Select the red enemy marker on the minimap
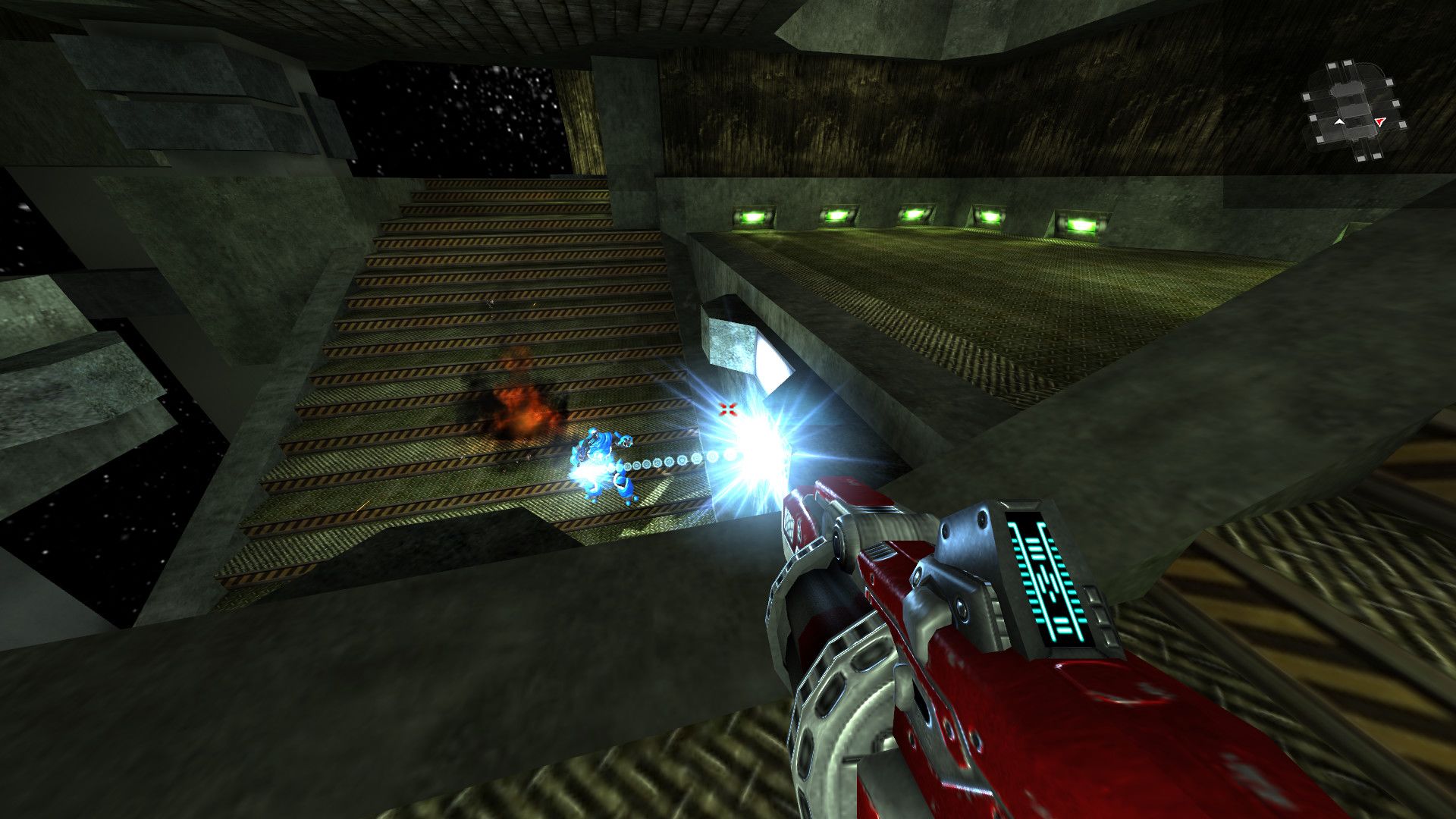 coord(1379,121)
